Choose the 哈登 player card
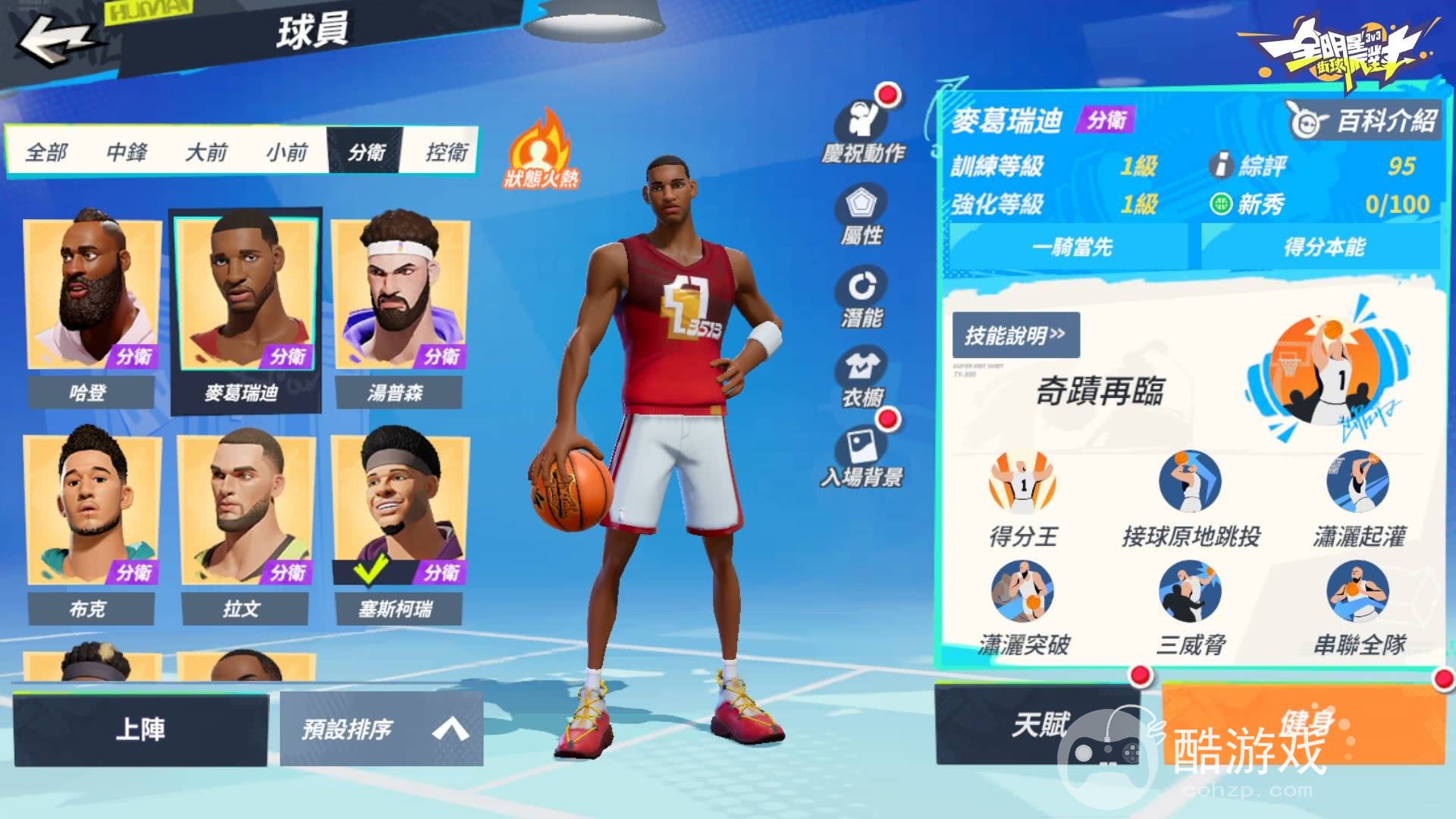Viewport: 1456px width, 819px height. [x=93, y=311]
